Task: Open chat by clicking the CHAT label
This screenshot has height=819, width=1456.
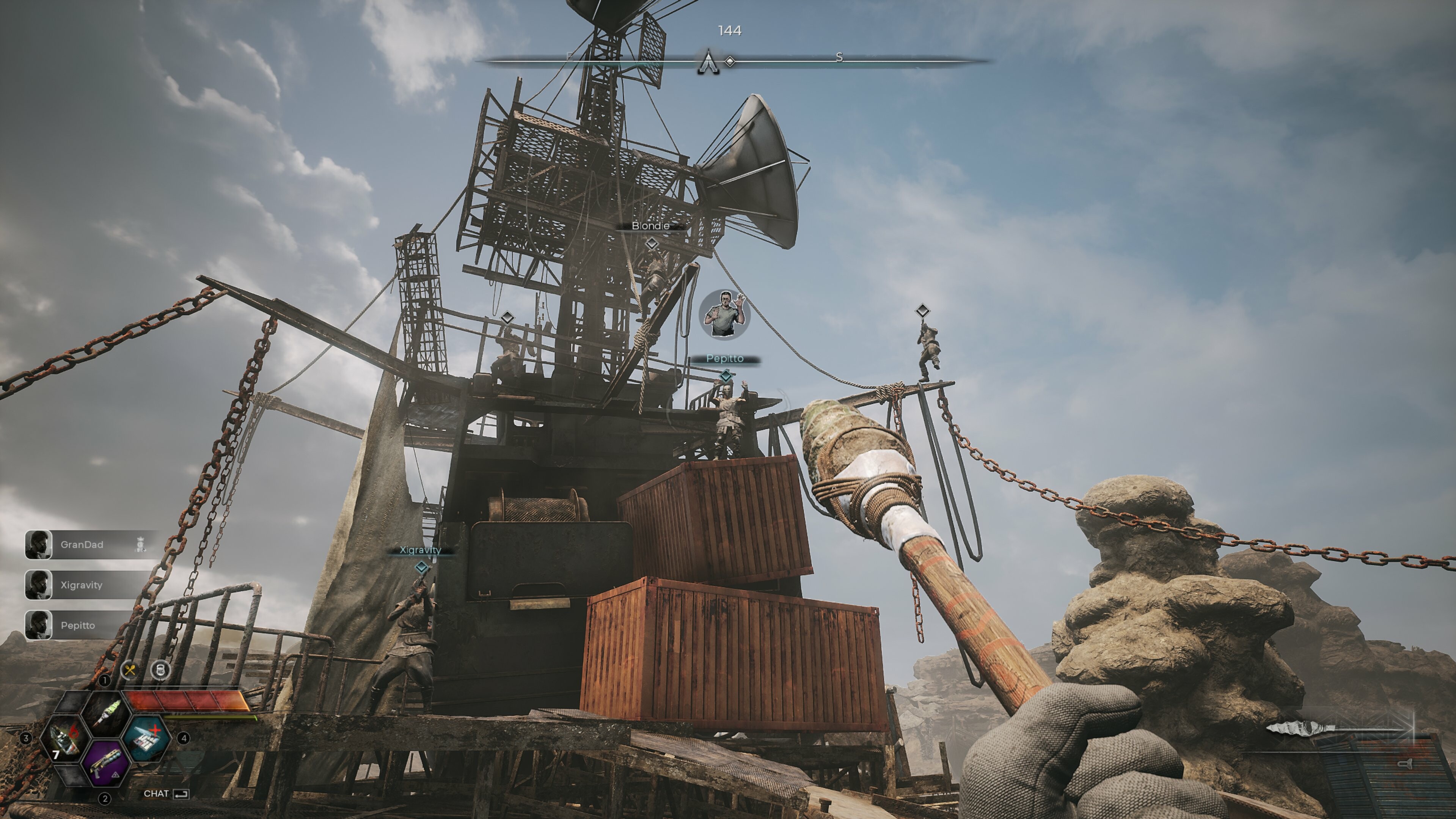Action: click(156, 794)
